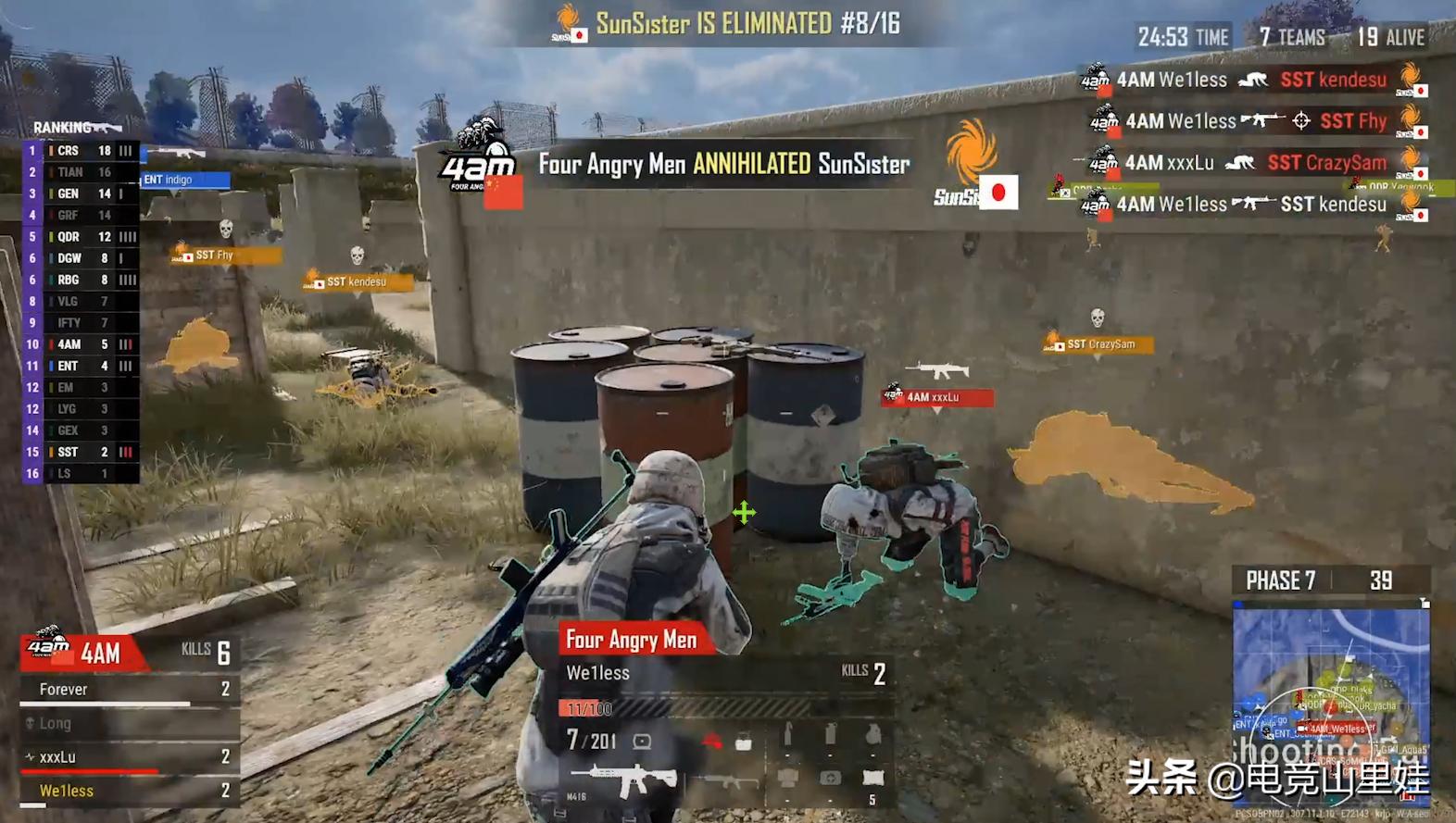Screen dimensions: 1456x823
Task: Select the CRS row in the ranking list
Action: pos(81,150)
